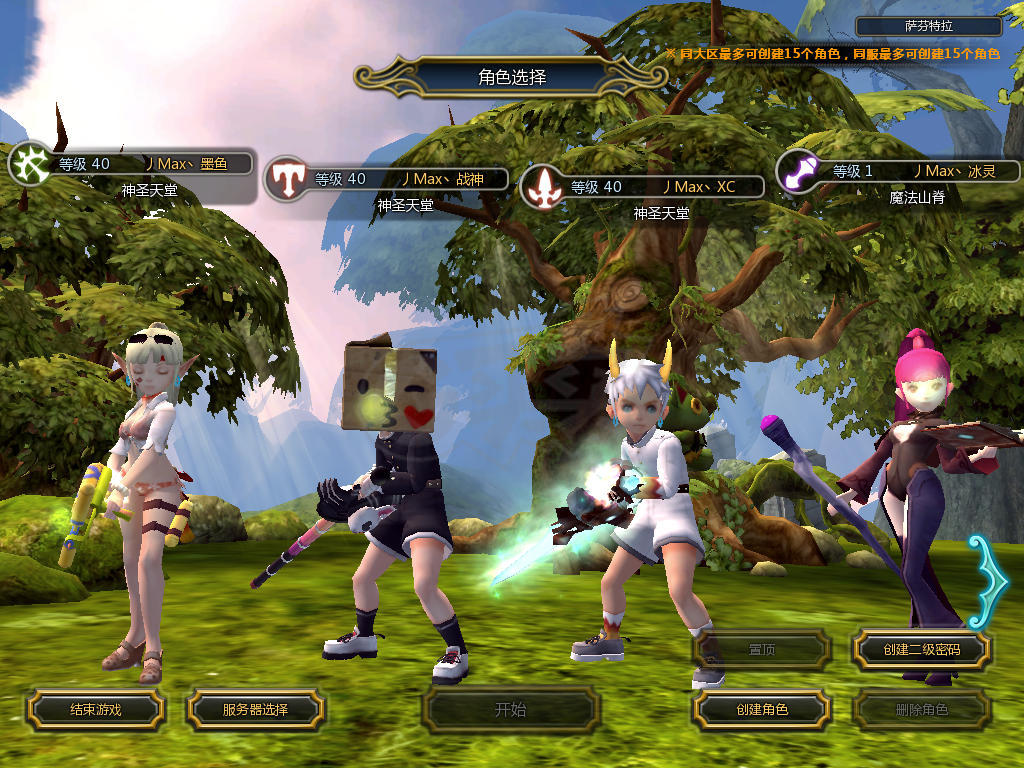Click the 置顶 pin-to-top button

coord(762,650)
